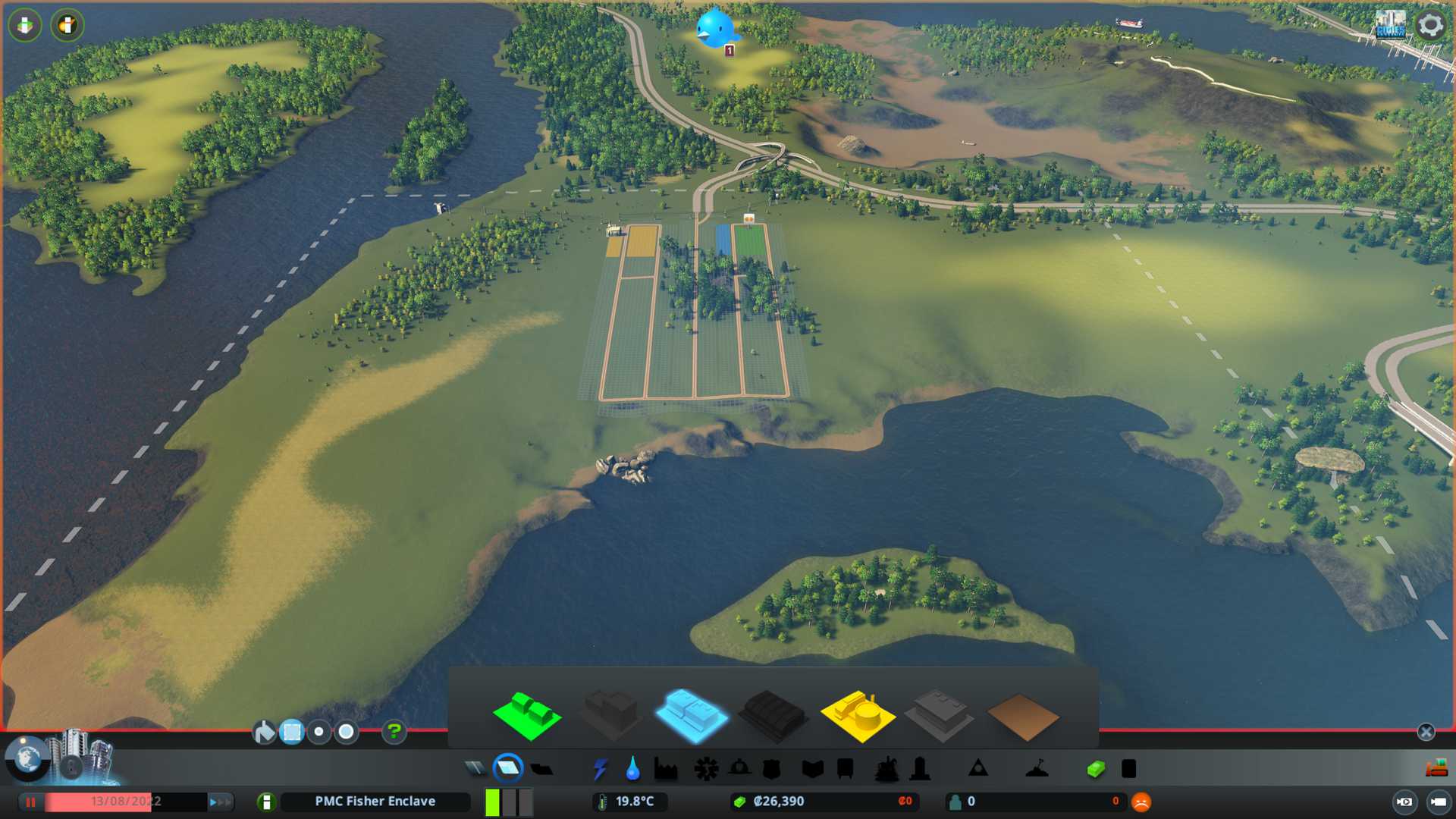Screen dimensions: 1456x819
Task: Open the green question mark help
Action: point(394,732)
